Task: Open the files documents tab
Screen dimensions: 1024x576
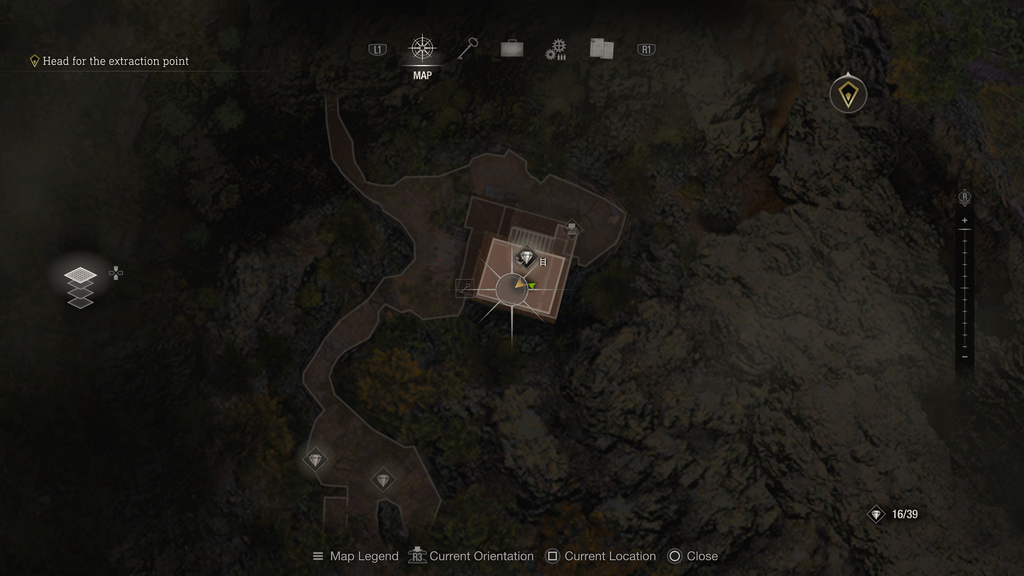Action: pyautogui.click(x=601, y=49)
